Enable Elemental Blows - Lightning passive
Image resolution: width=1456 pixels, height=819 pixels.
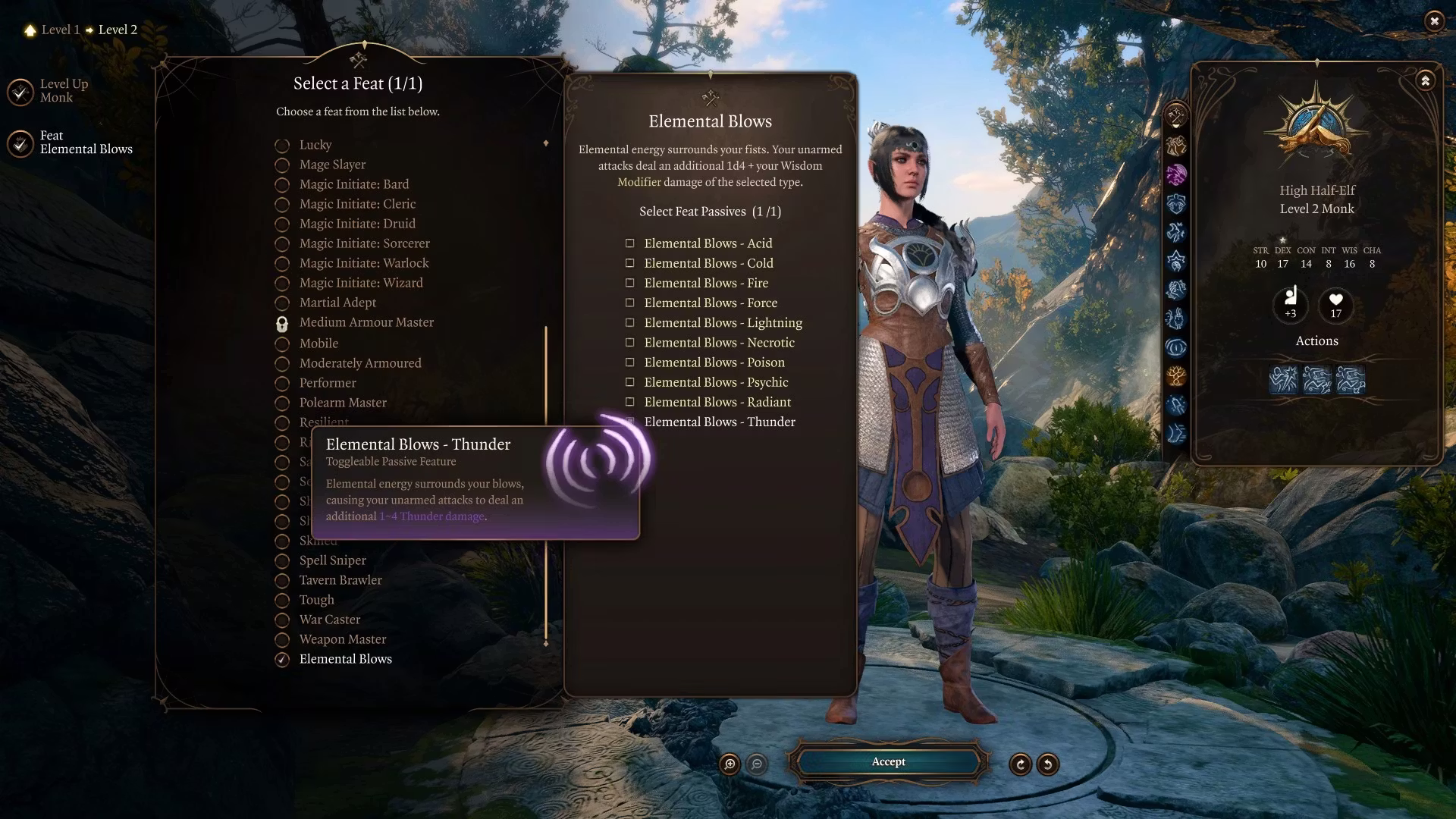coord(629,322)
